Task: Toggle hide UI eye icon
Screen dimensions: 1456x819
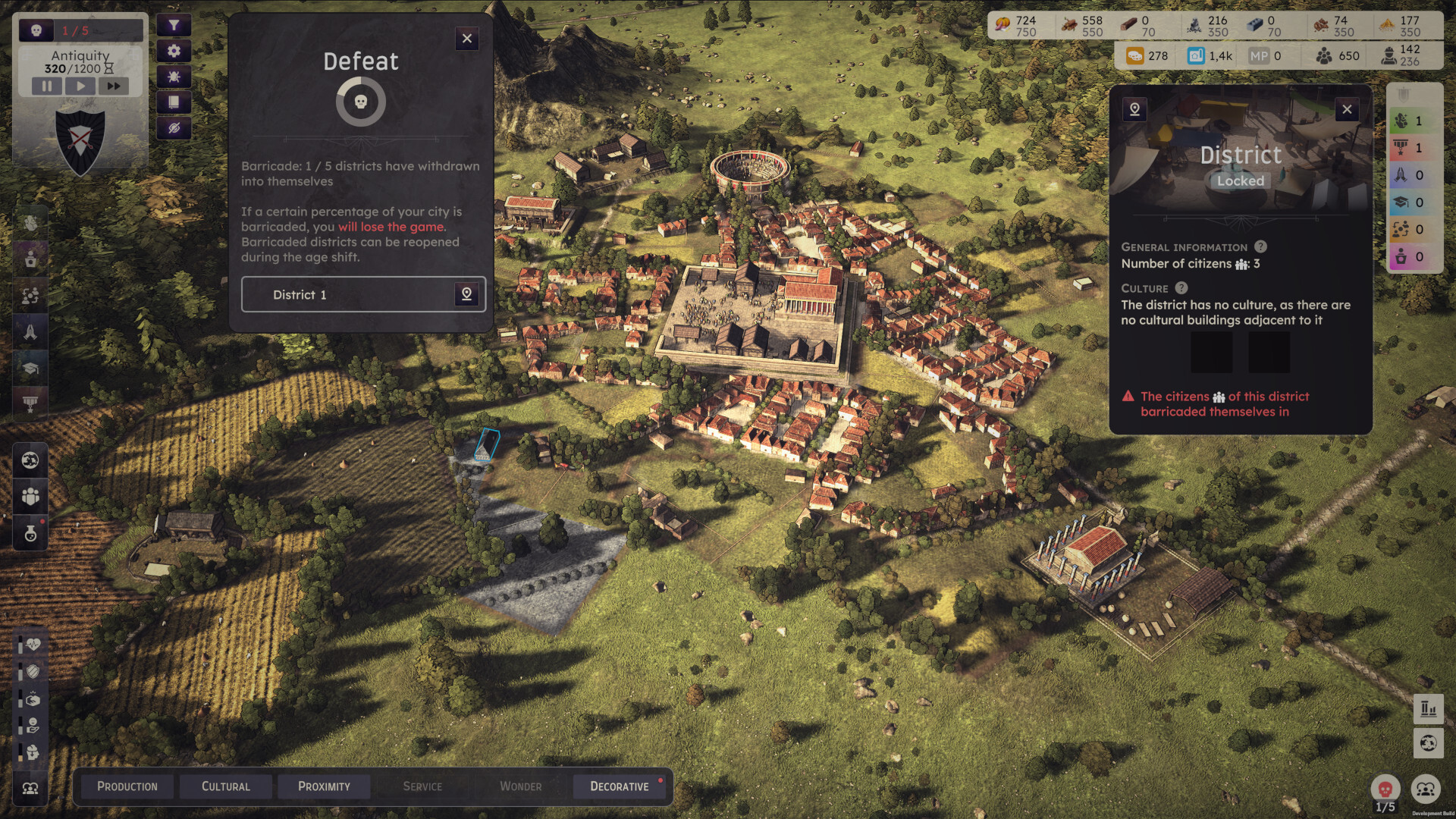Action: click(175, 128)
